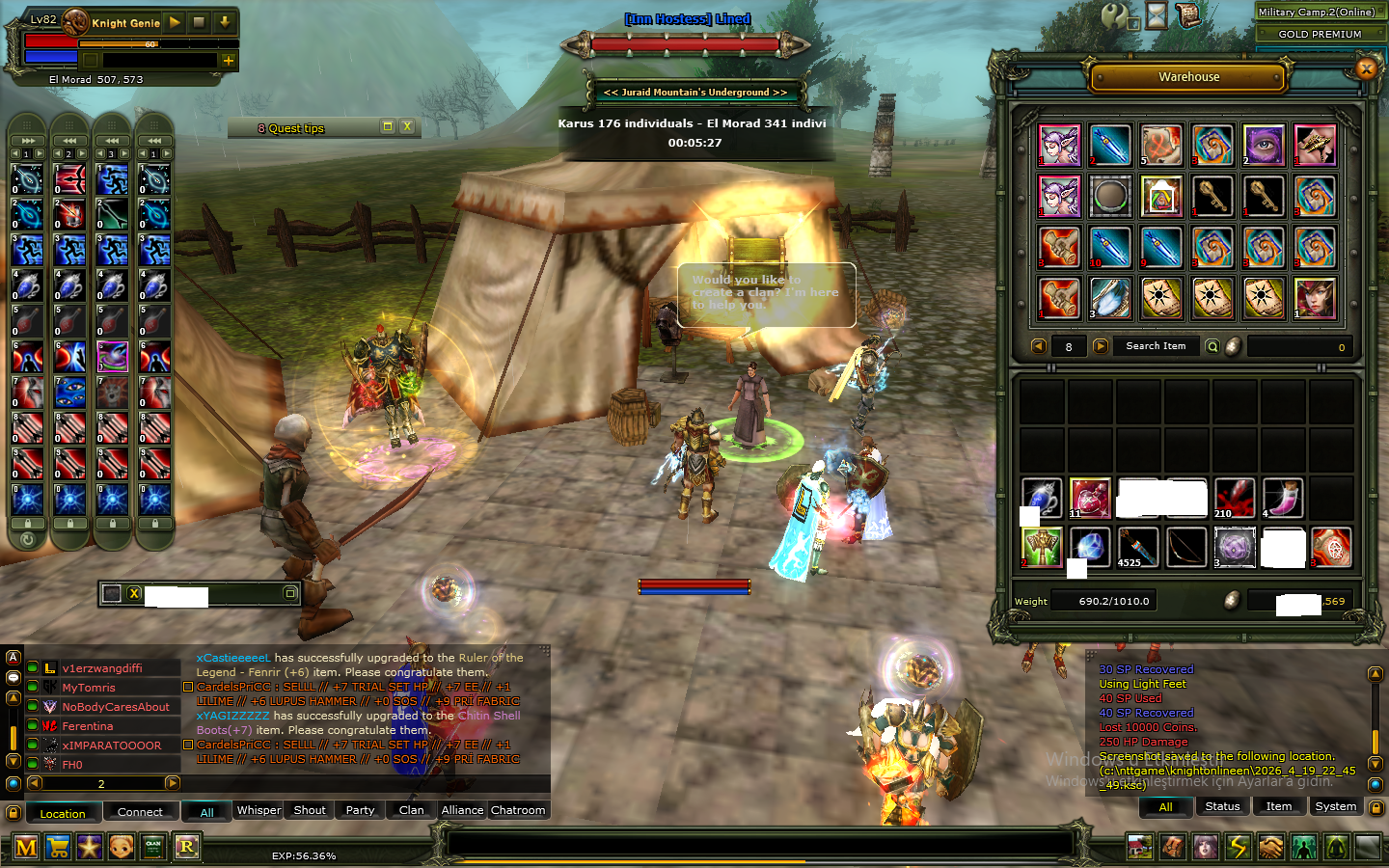
Task: Switch to the Whisper chat tab
Action: 258,810
